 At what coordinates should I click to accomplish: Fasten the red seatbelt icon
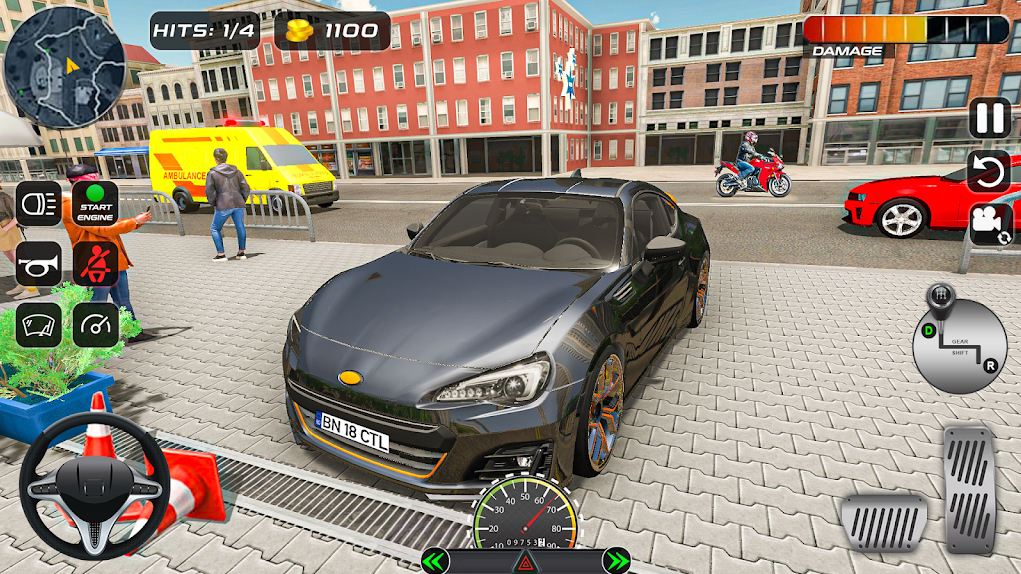coord(95,264)
